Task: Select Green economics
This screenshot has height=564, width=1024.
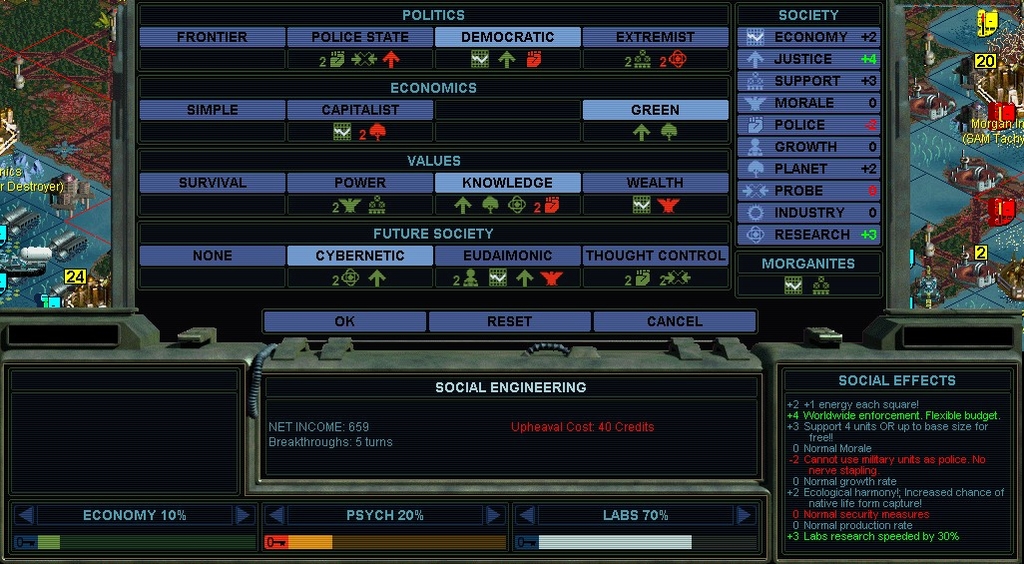Action: coord(655,110)
